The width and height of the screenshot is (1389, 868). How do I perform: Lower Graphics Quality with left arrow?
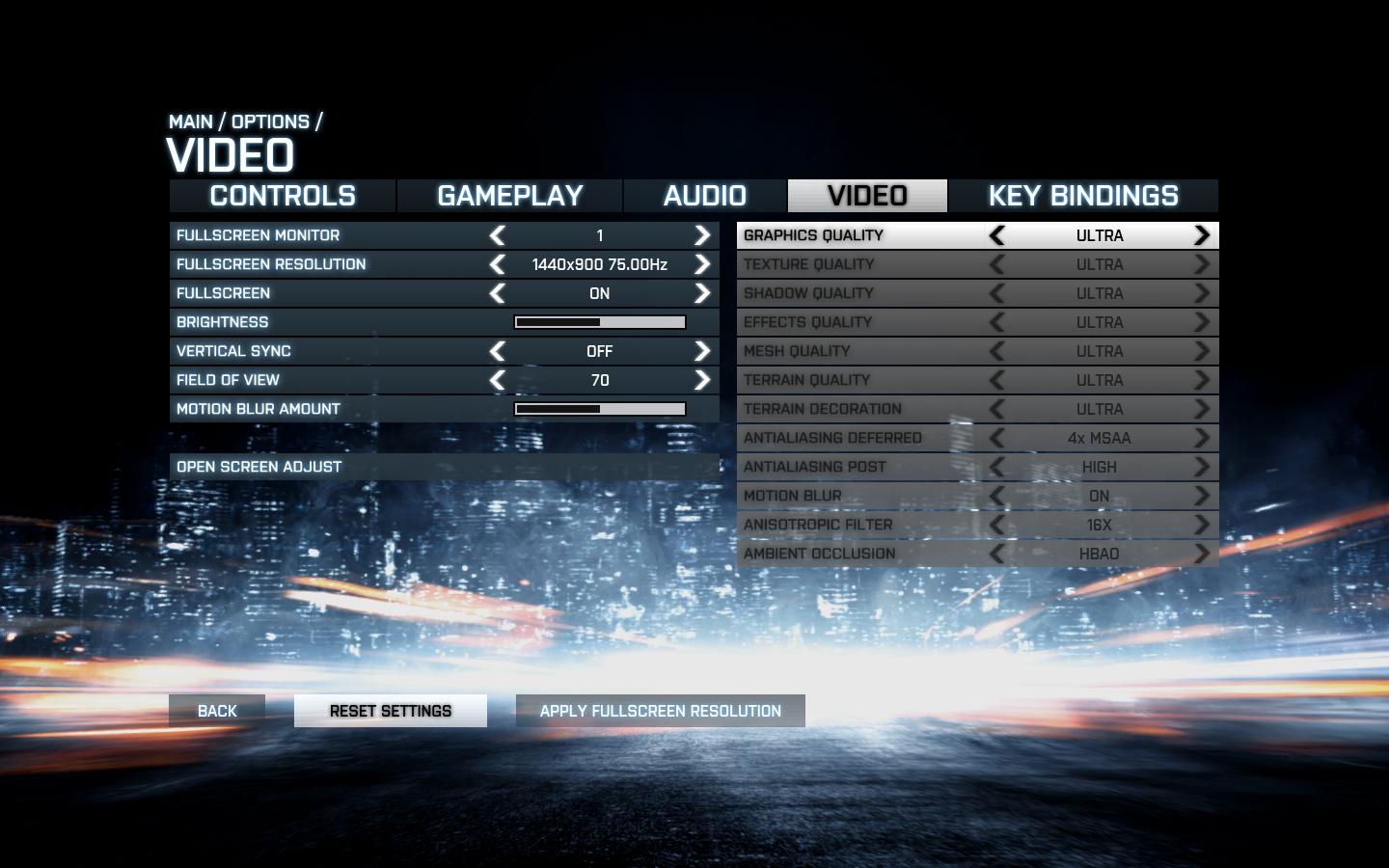point(997,235)
